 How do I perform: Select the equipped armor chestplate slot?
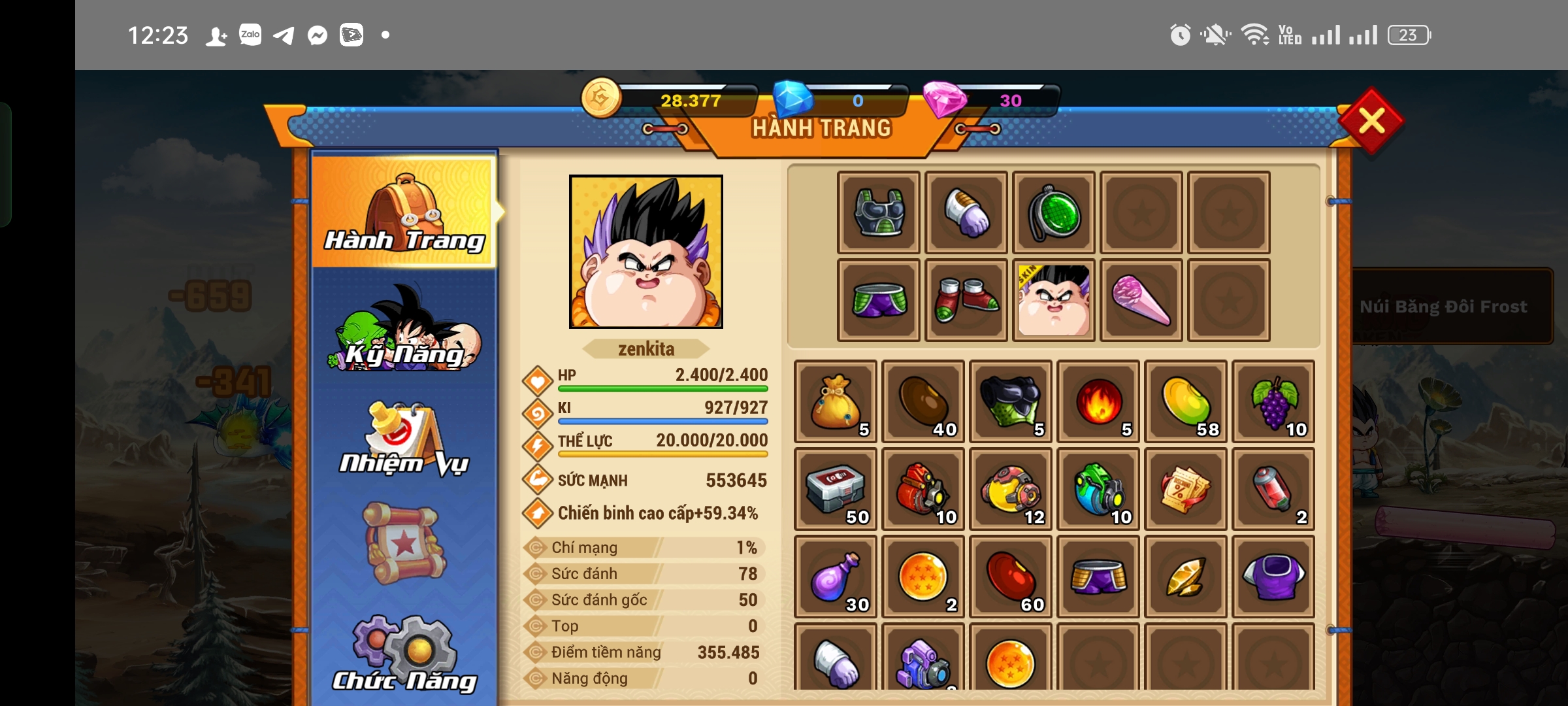tap(879, 212)
